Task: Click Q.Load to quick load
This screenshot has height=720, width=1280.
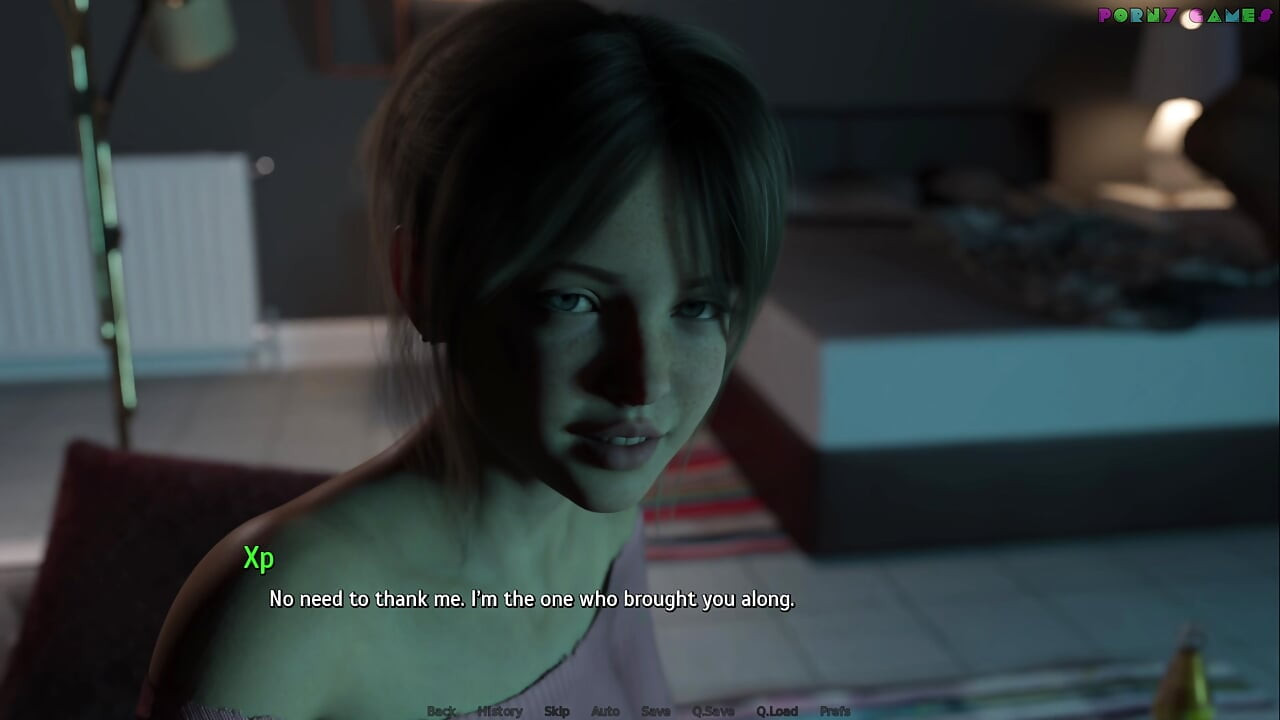Action: pyautogui.click(x=777, y=711)
